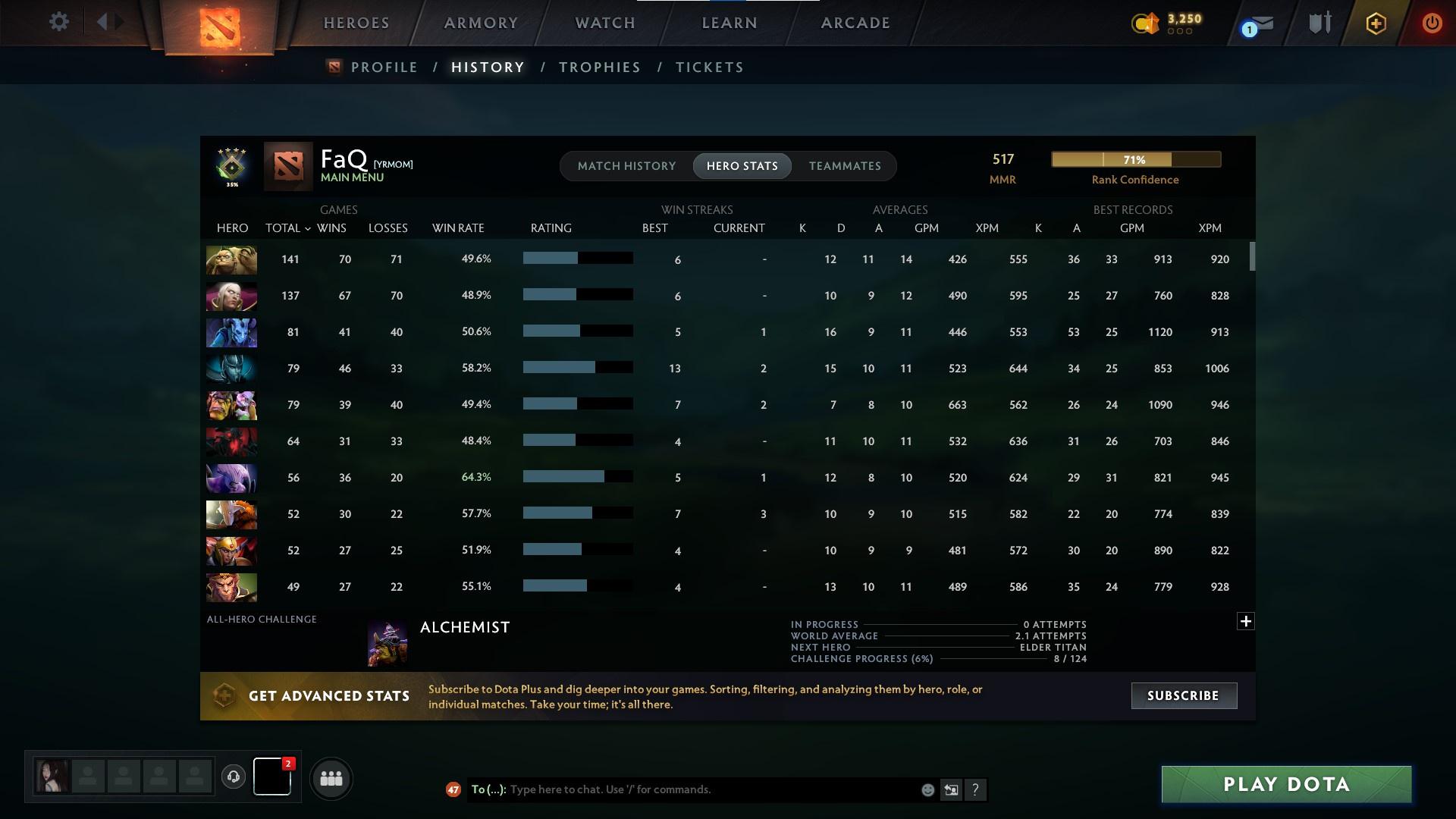Viewport: 1456px width, 819px height.
Task: Open the Arcade menu
Action: (855, 23)
